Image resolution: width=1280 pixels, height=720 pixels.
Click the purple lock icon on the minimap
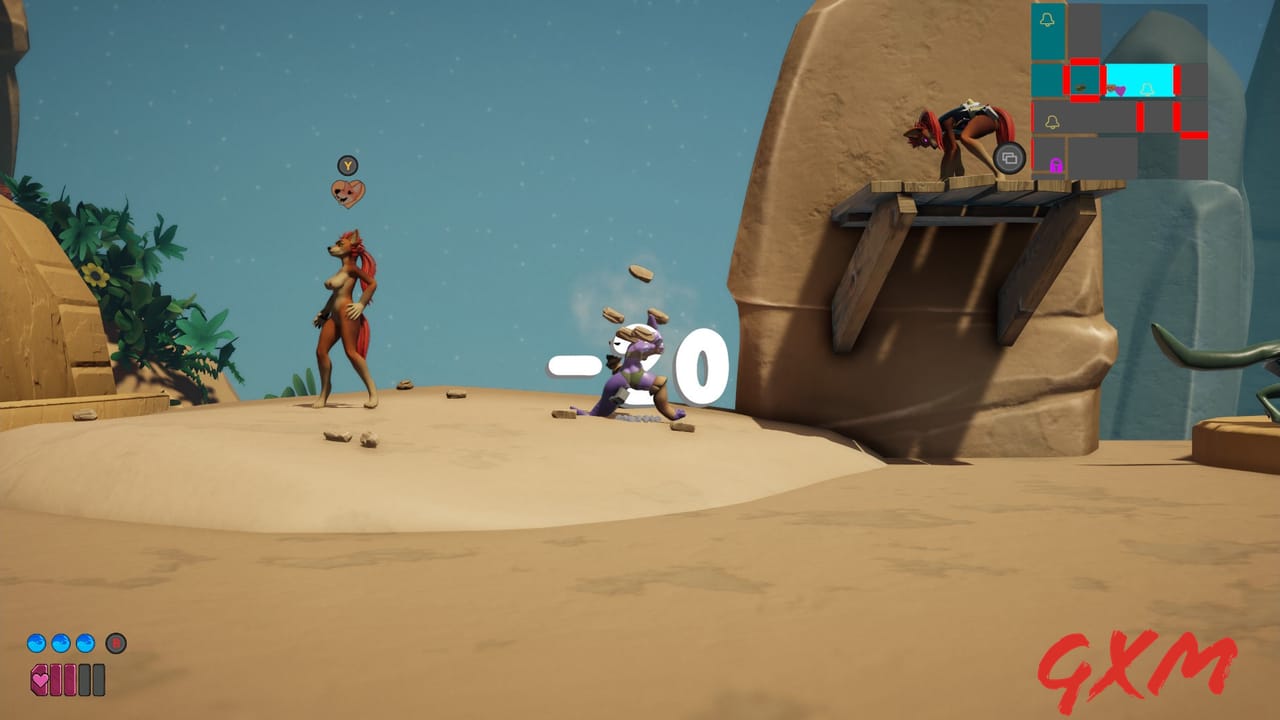tap(1055, 166)
